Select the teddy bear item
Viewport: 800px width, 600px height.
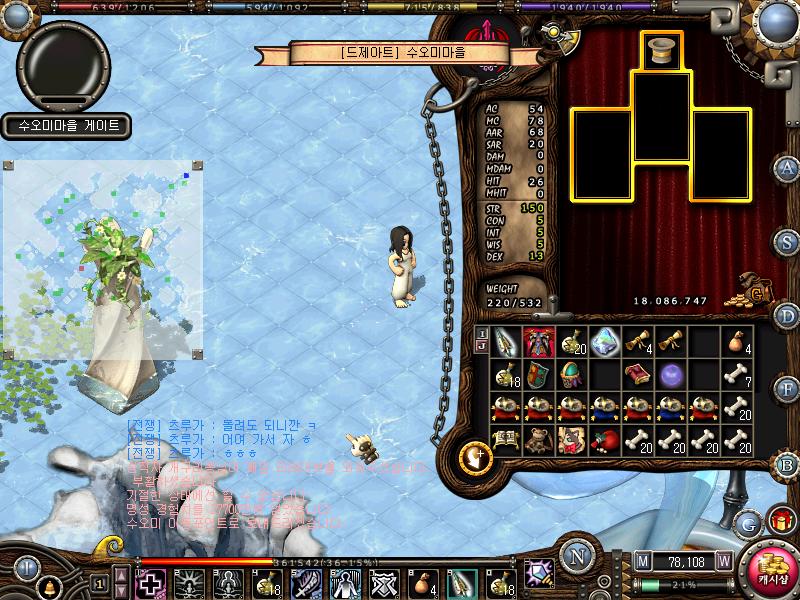(540, 440)
